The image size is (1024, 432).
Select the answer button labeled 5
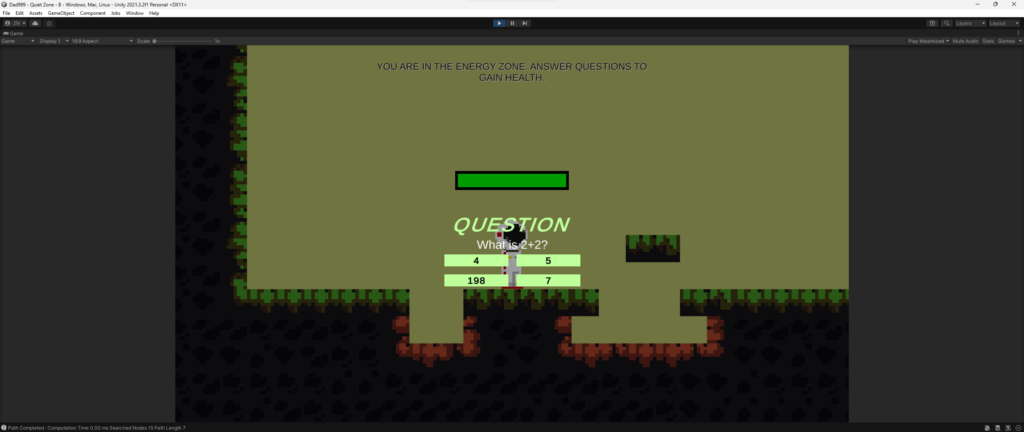pos(549,261)
